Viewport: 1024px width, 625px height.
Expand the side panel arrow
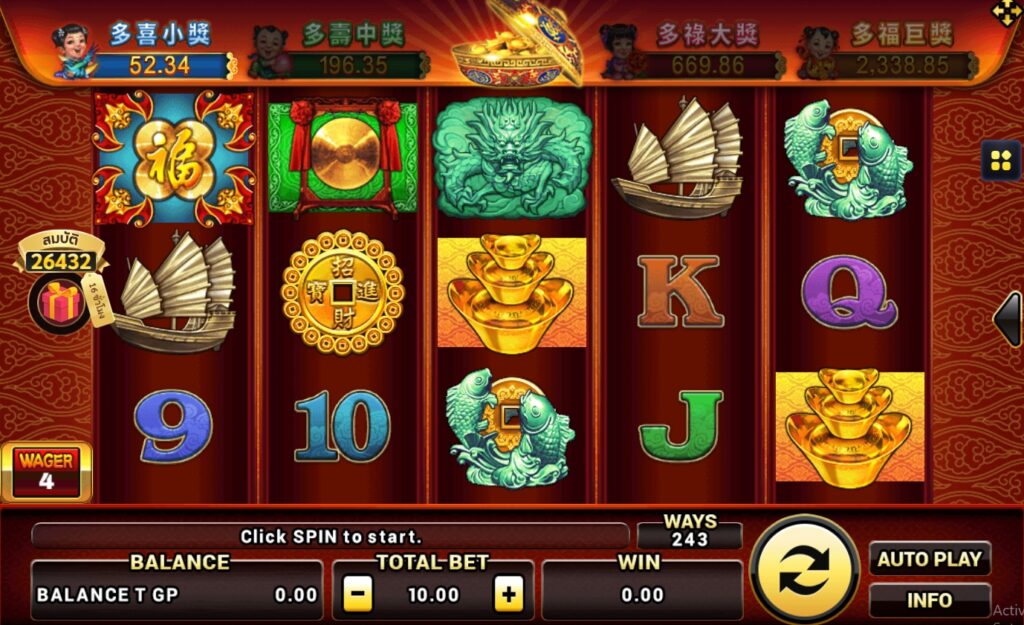click(x=1008, y=320)
